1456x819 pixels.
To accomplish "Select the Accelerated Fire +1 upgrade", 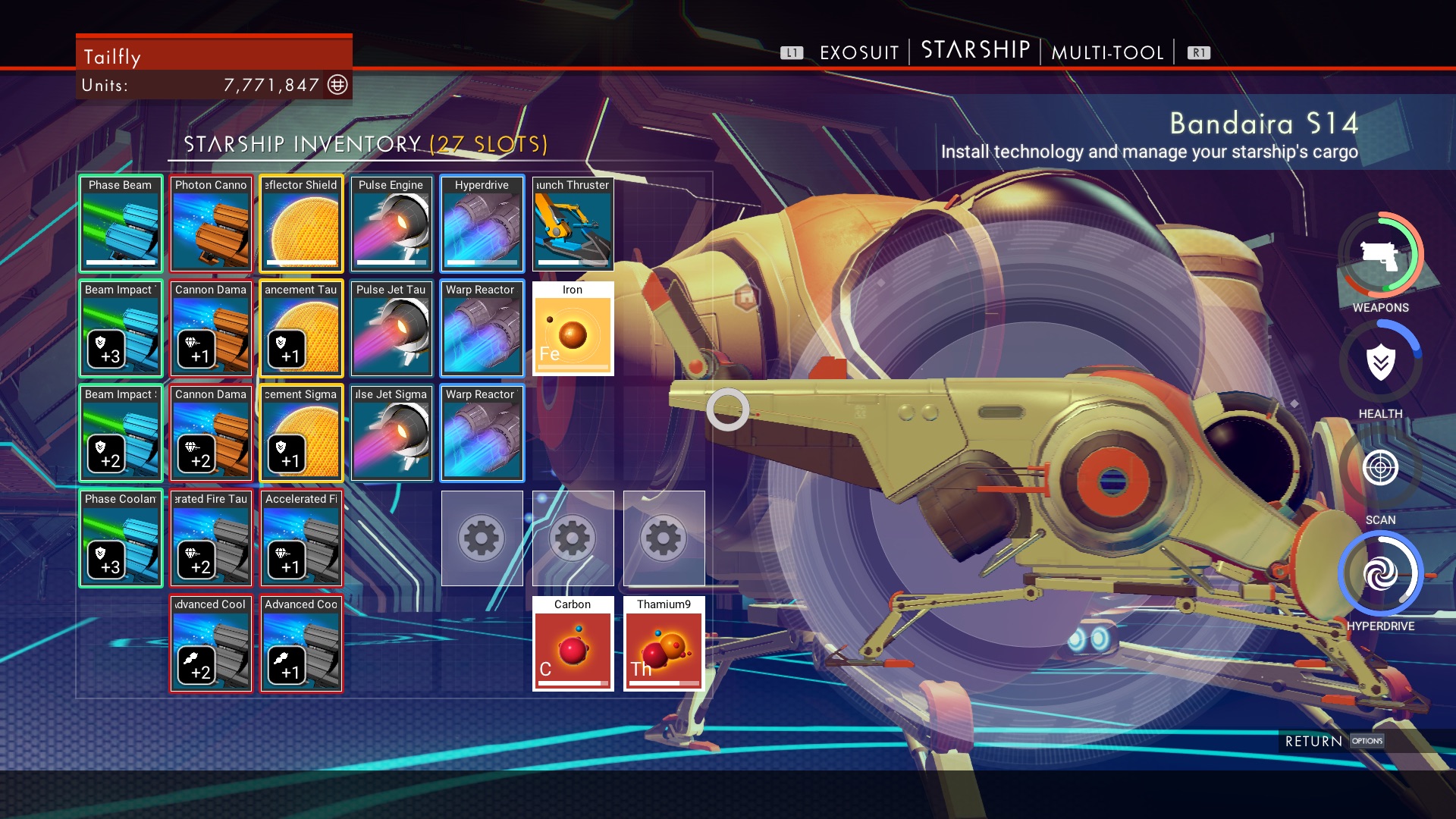I will click(301, 538).
